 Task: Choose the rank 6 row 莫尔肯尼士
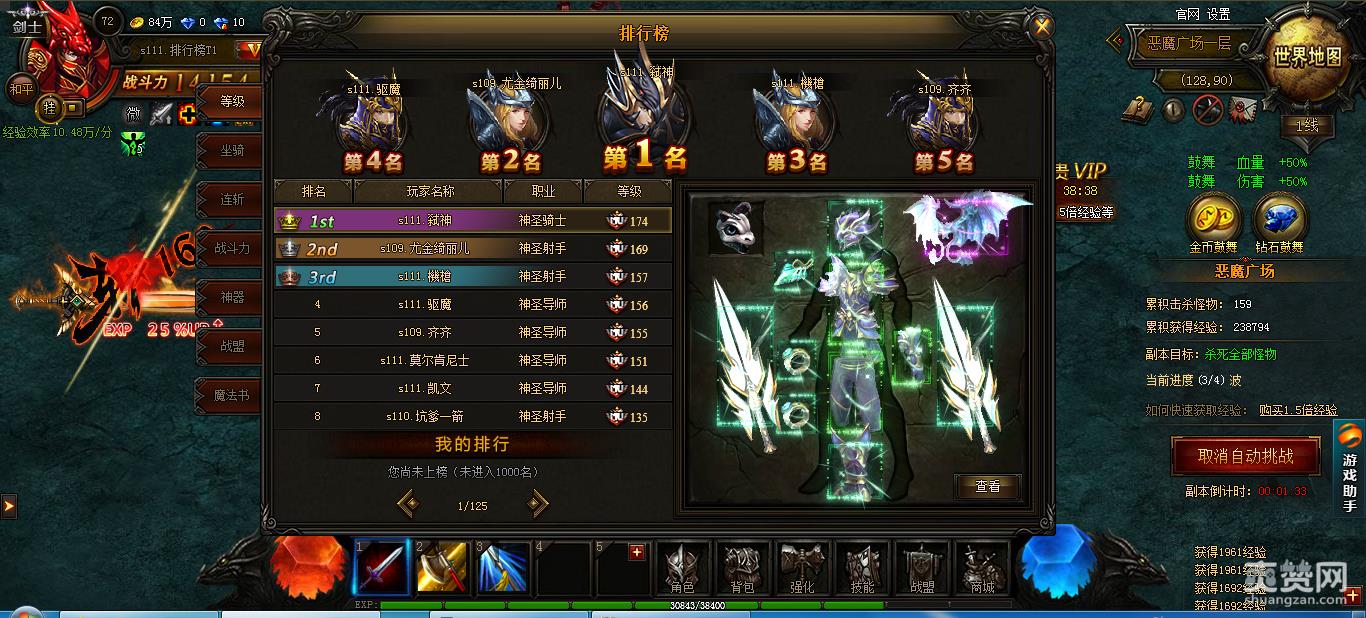(473, 360)
